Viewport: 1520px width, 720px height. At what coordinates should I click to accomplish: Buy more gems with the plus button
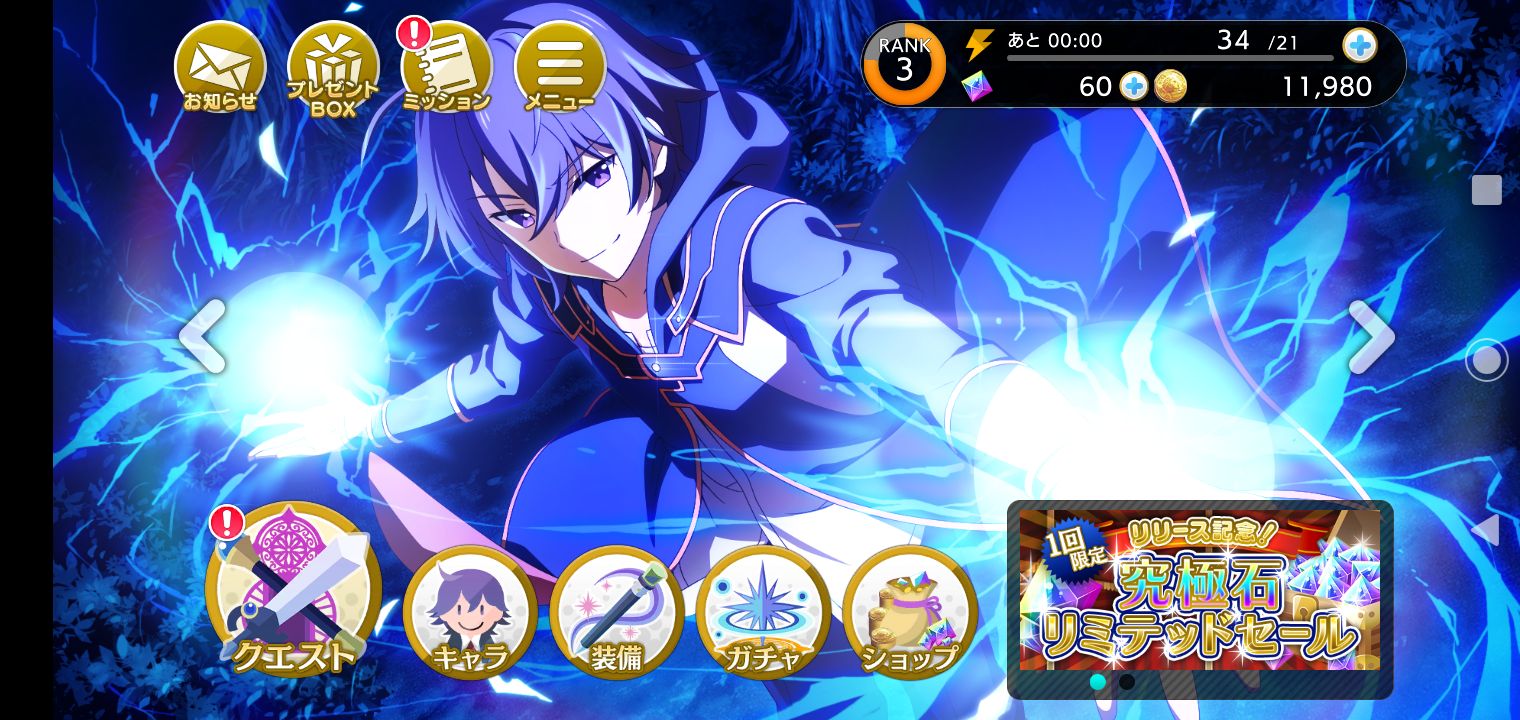tap(1133, 87)
